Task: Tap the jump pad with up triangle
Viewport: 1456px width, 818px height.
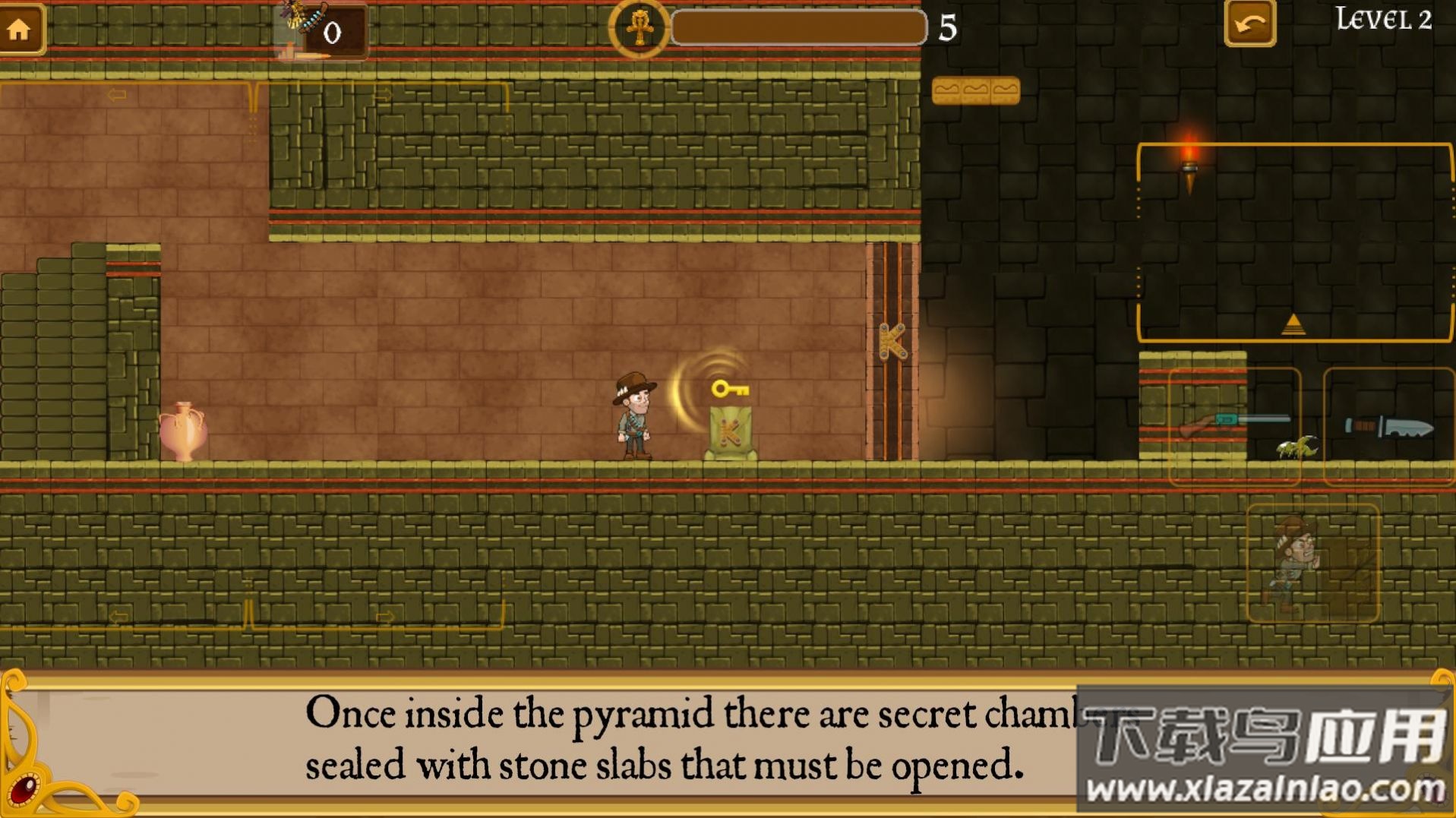Action: tap(1294, 243)
